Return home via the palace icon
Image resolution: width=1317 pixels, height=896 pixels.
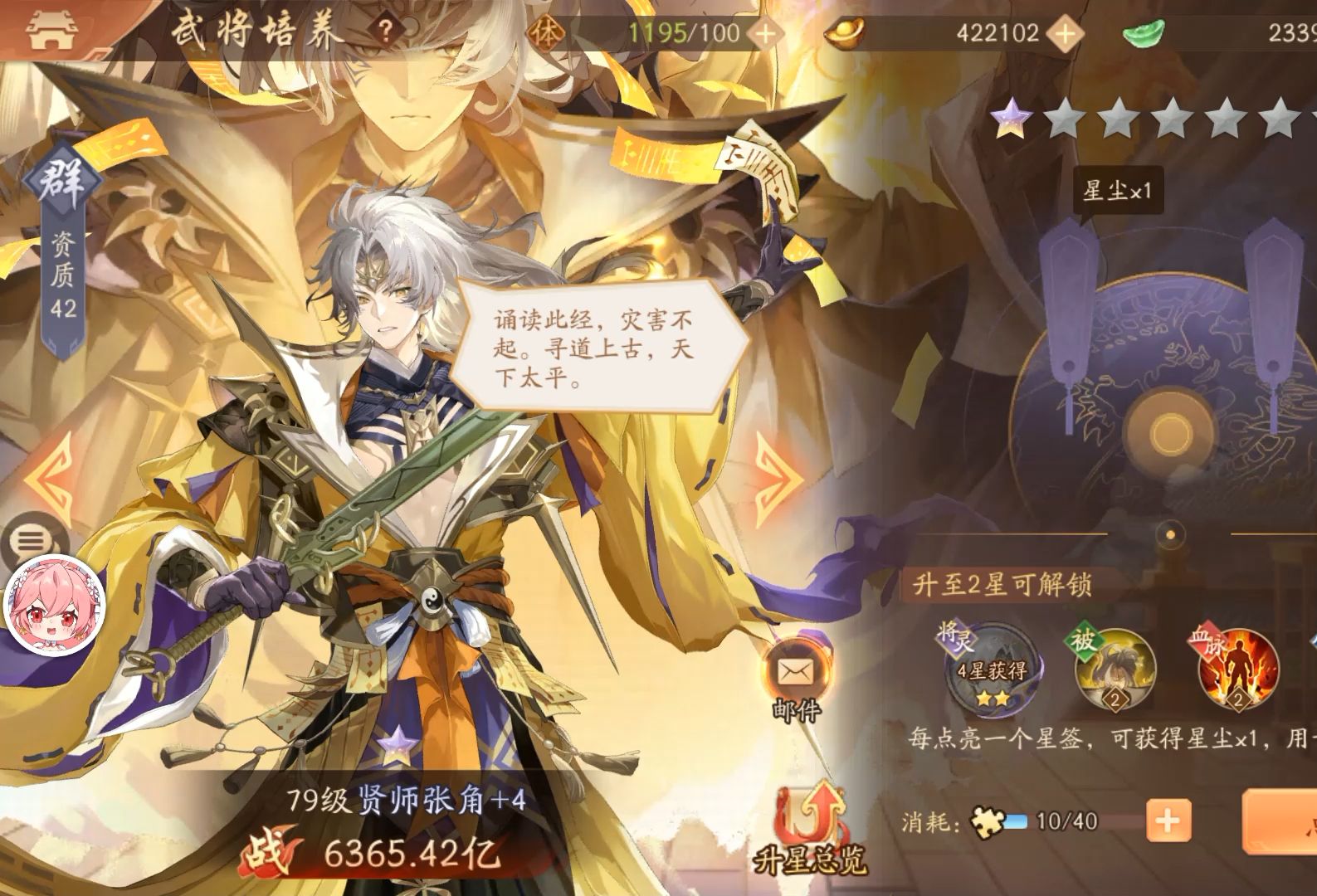(53, 30)
